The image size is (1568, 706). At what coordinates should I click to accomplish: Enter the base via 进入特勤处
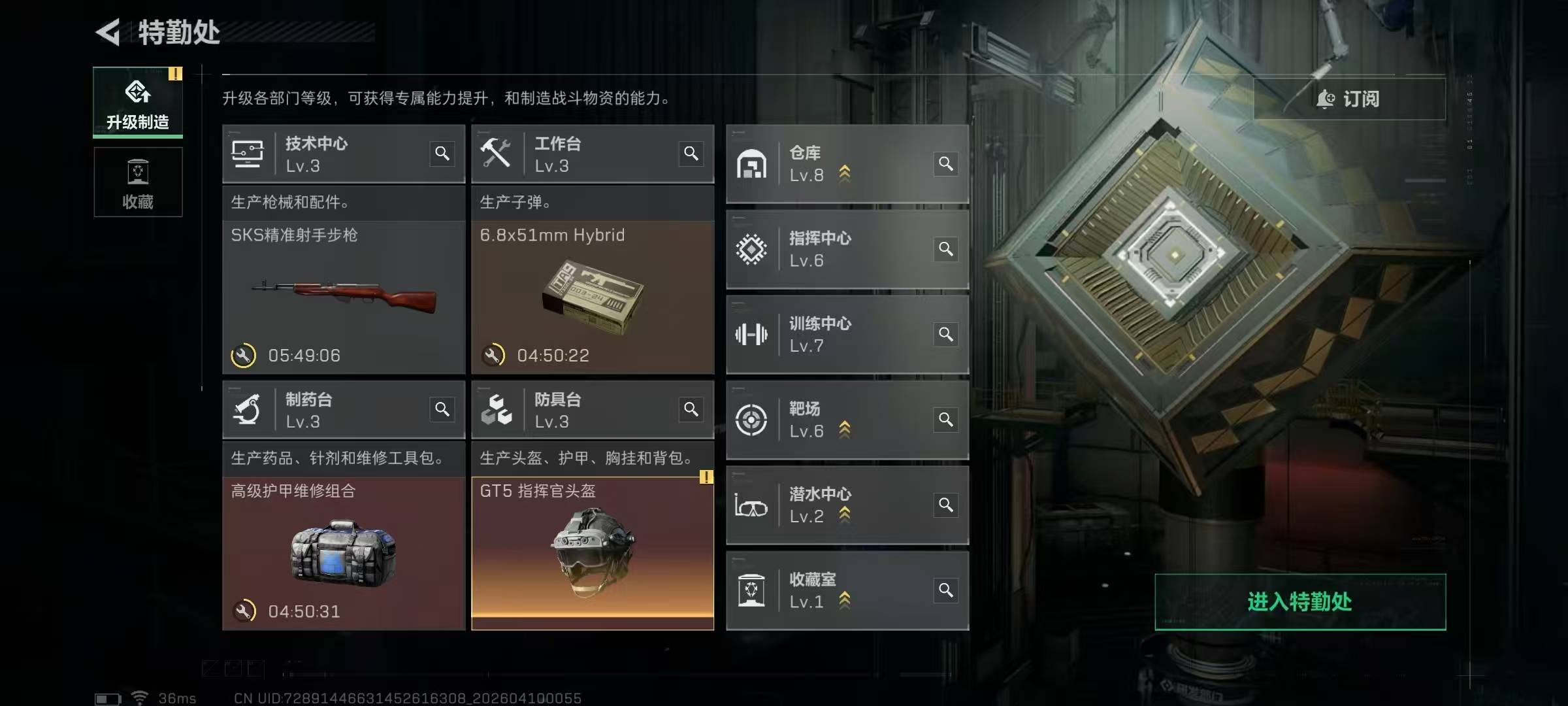(1299, 601)
